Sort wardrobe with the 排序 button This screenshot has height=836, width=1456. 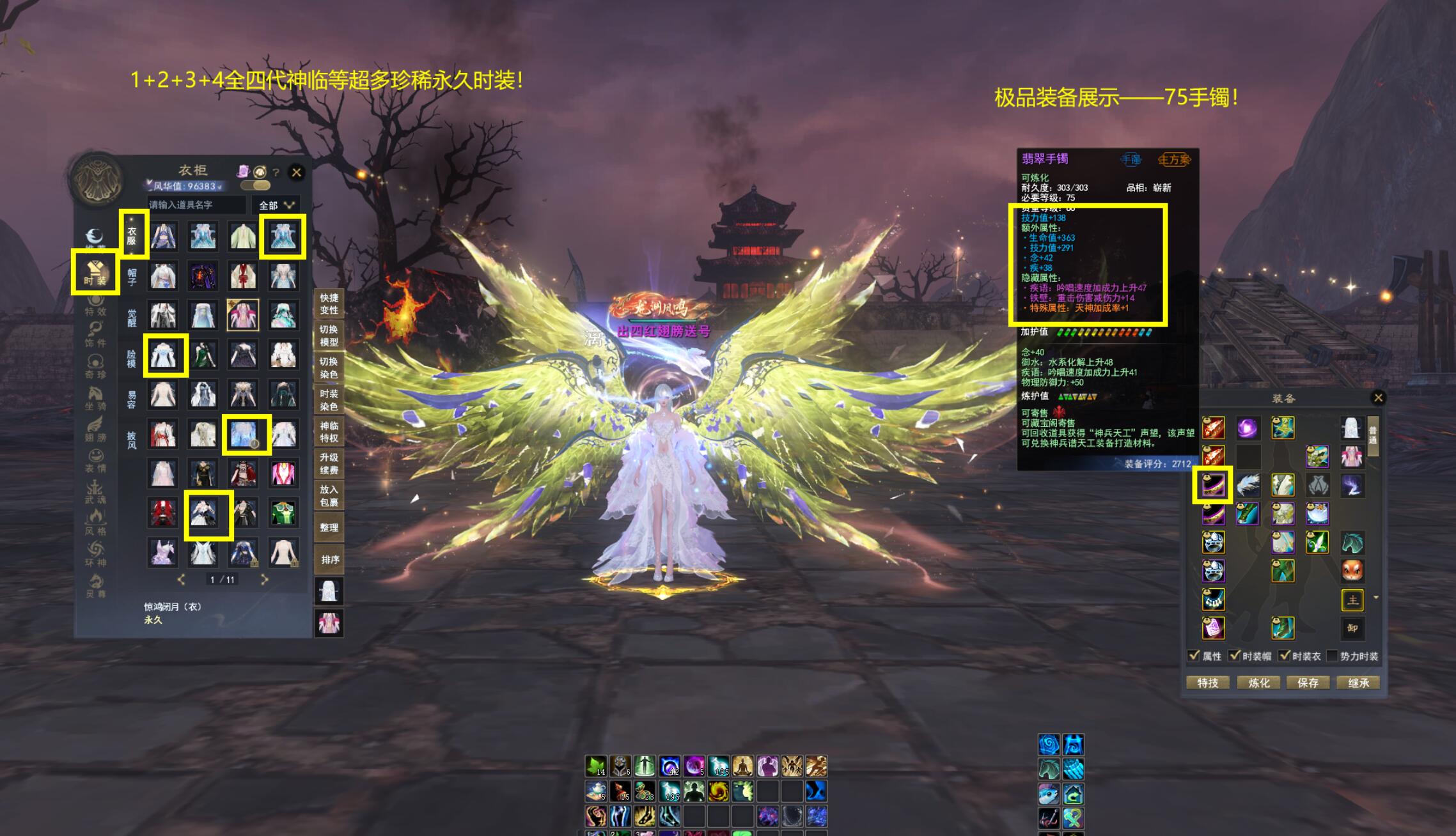(329, 560)
